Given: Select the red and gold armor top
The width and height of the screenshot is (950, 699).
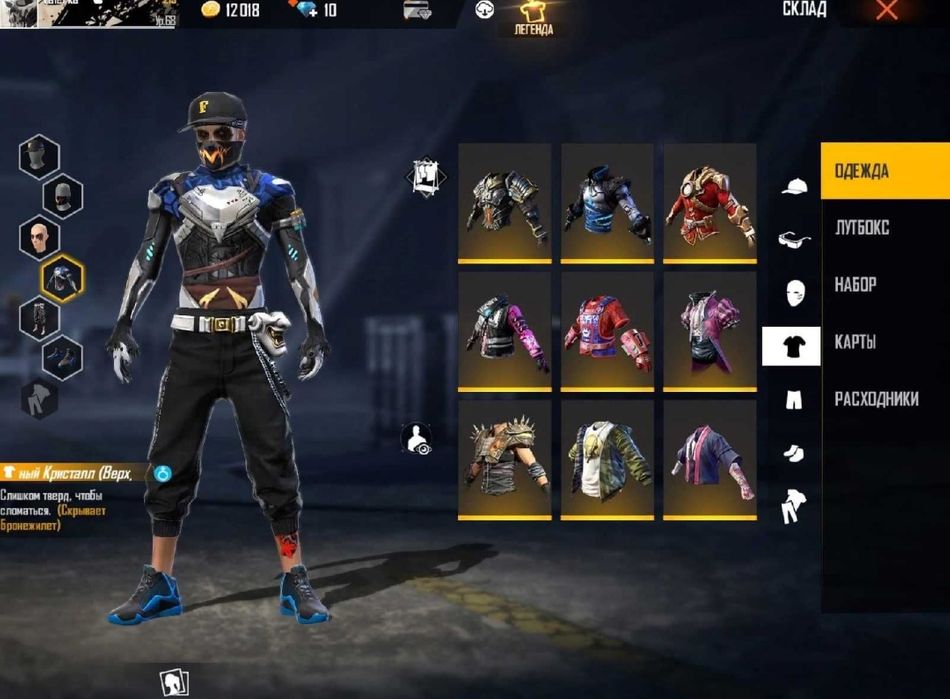Looking at the screenshot, I should 709,203.
